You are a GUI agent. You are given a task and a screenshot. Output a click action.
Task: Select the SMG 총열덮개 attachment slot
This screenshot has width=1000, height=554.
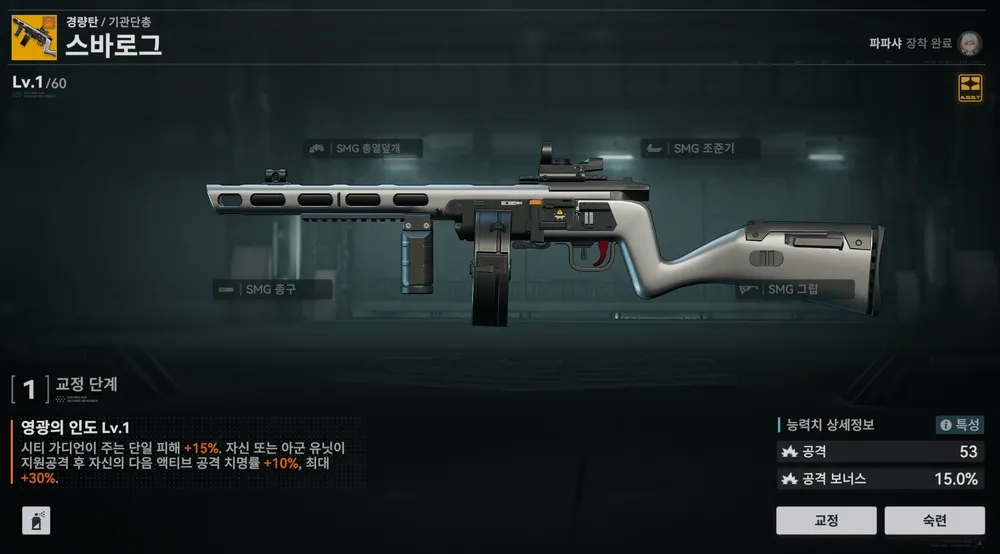[x=364, y=149]
